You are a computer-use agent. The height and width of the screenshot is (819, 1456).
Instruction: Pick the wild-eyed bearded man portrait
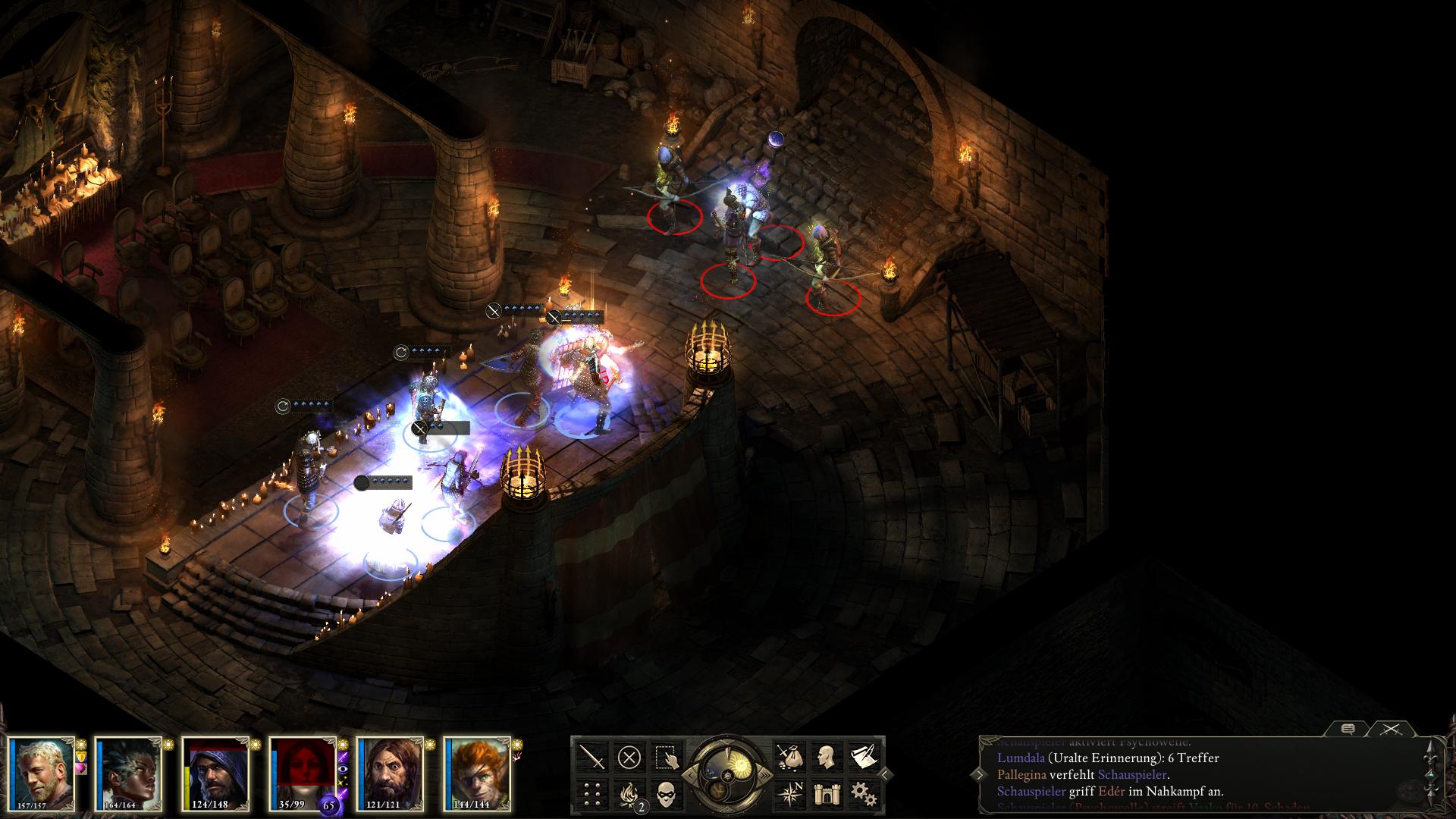point(390,772)
